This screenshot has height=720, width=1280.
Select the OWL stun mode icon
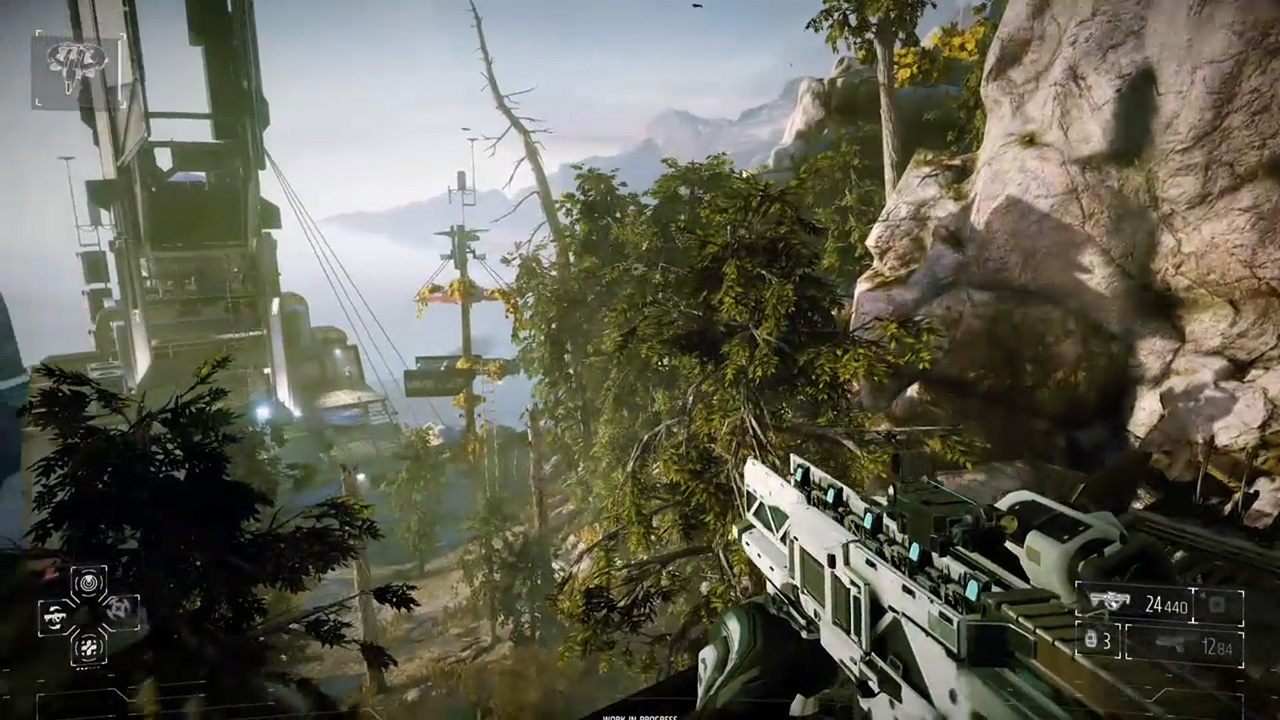[x=89, y=647]
